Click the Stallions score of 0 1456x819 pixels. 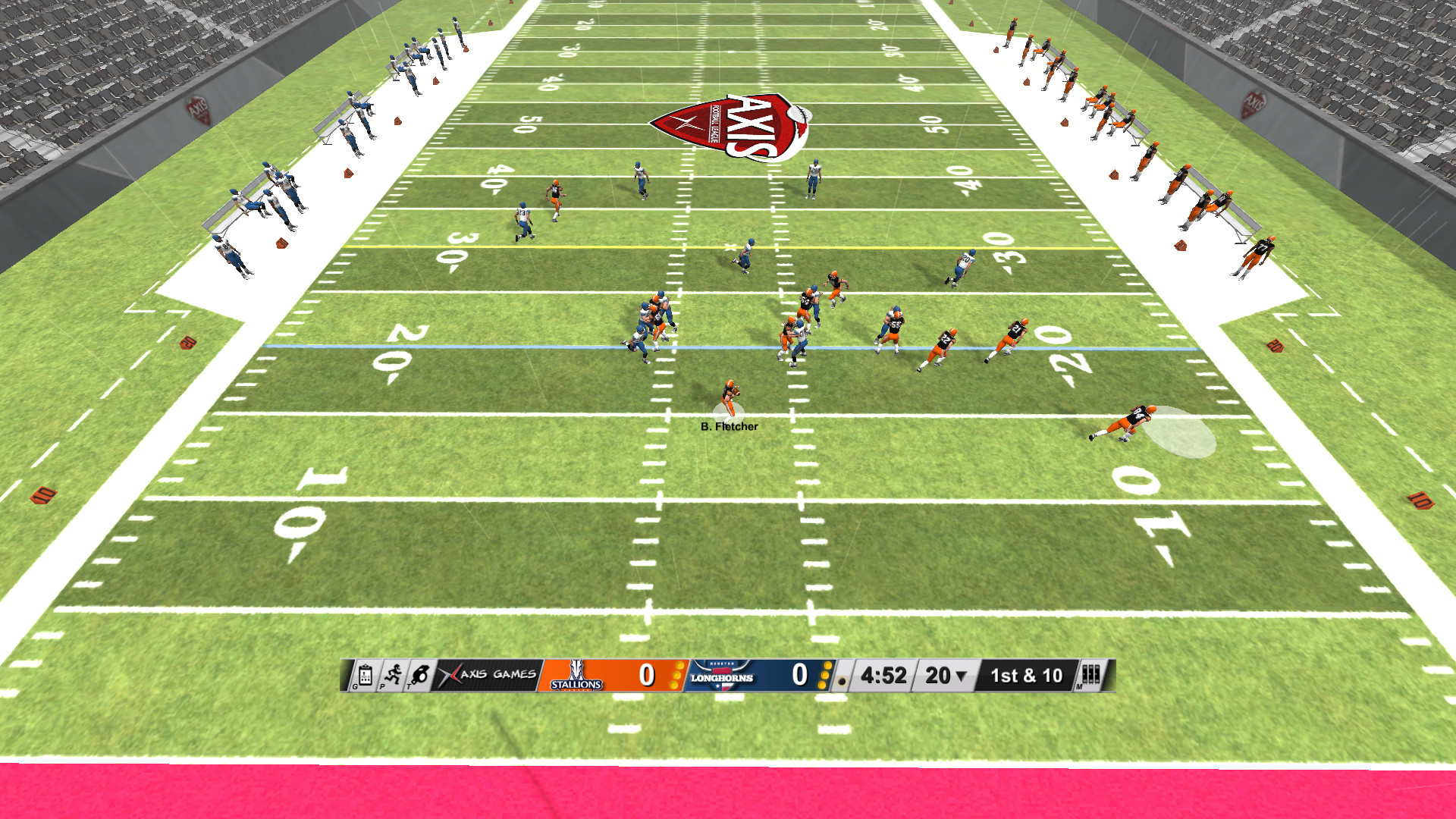645,673
